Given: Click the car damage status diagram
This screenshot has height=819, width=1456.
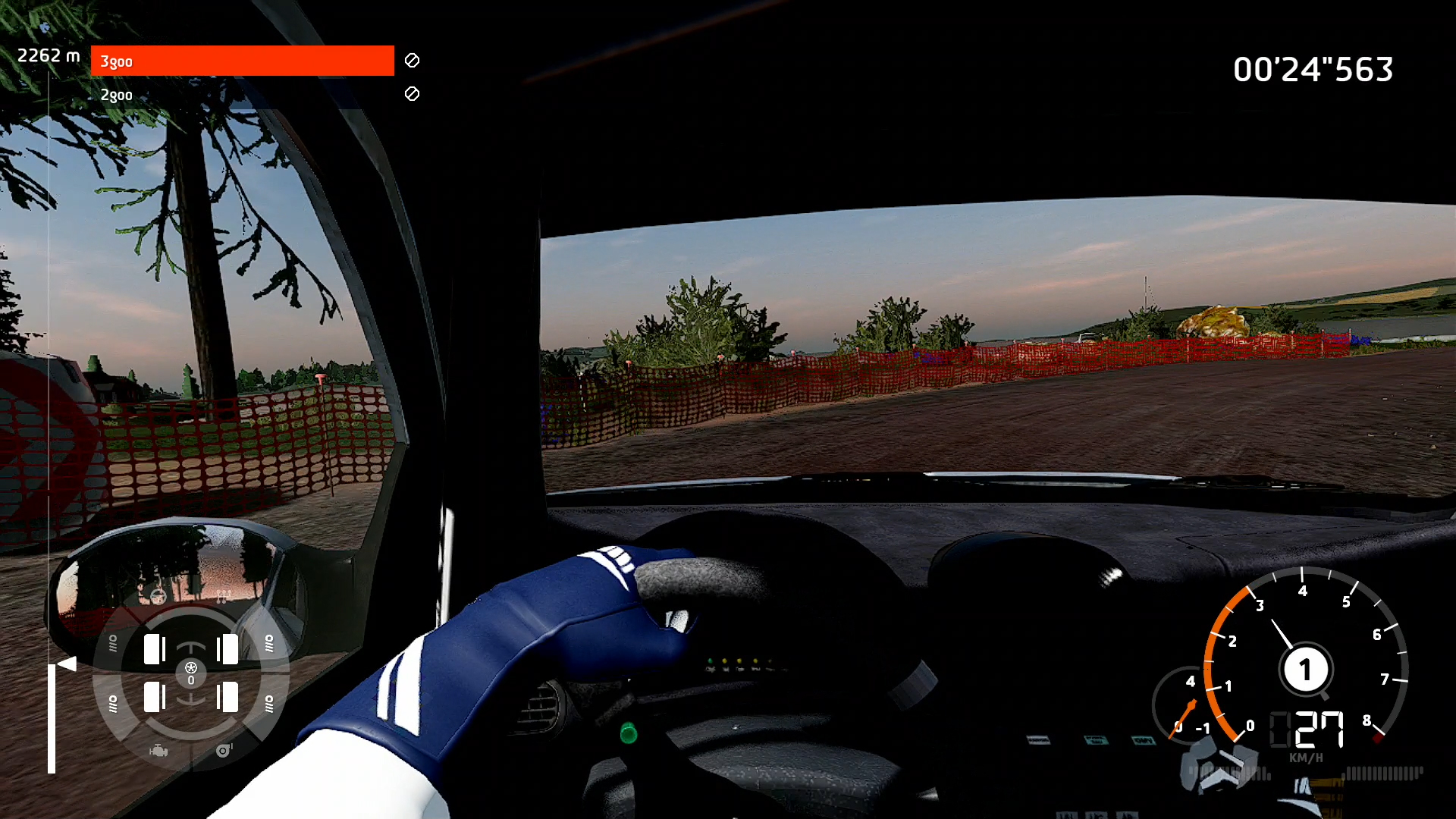Looking at the screenshot, I should point(191,673).
